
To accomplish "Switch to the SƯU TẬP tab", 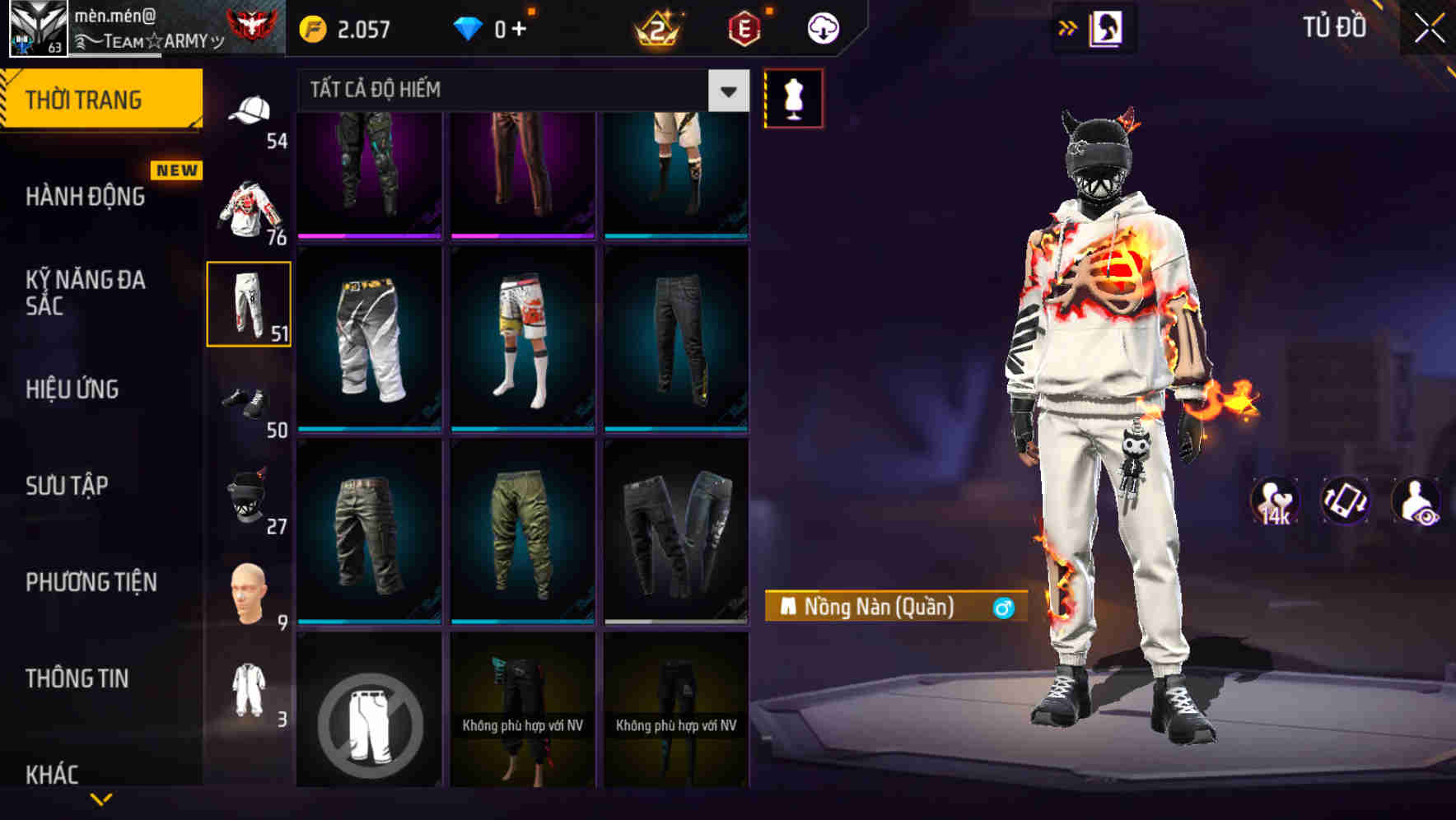I will coord(67,486).
